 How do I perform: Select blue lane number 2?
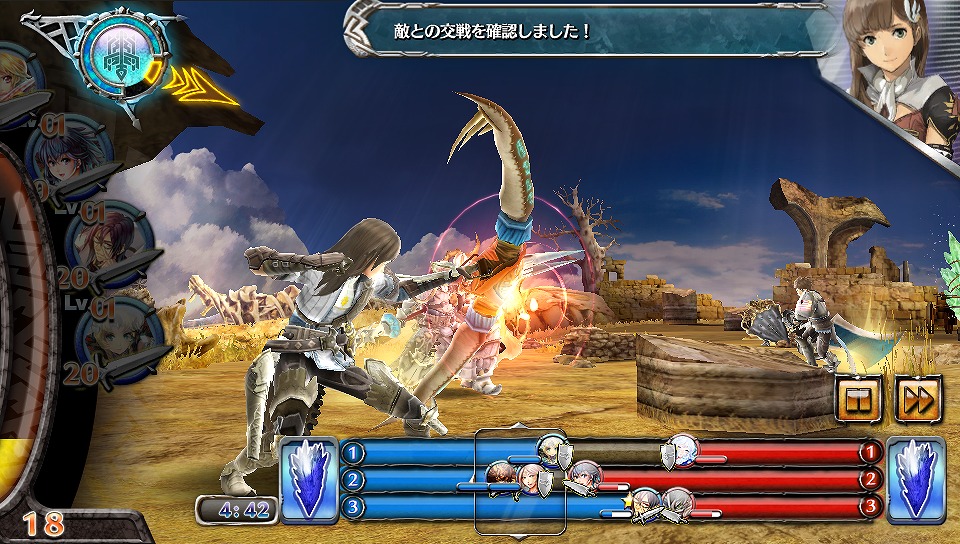coord(352,480)
